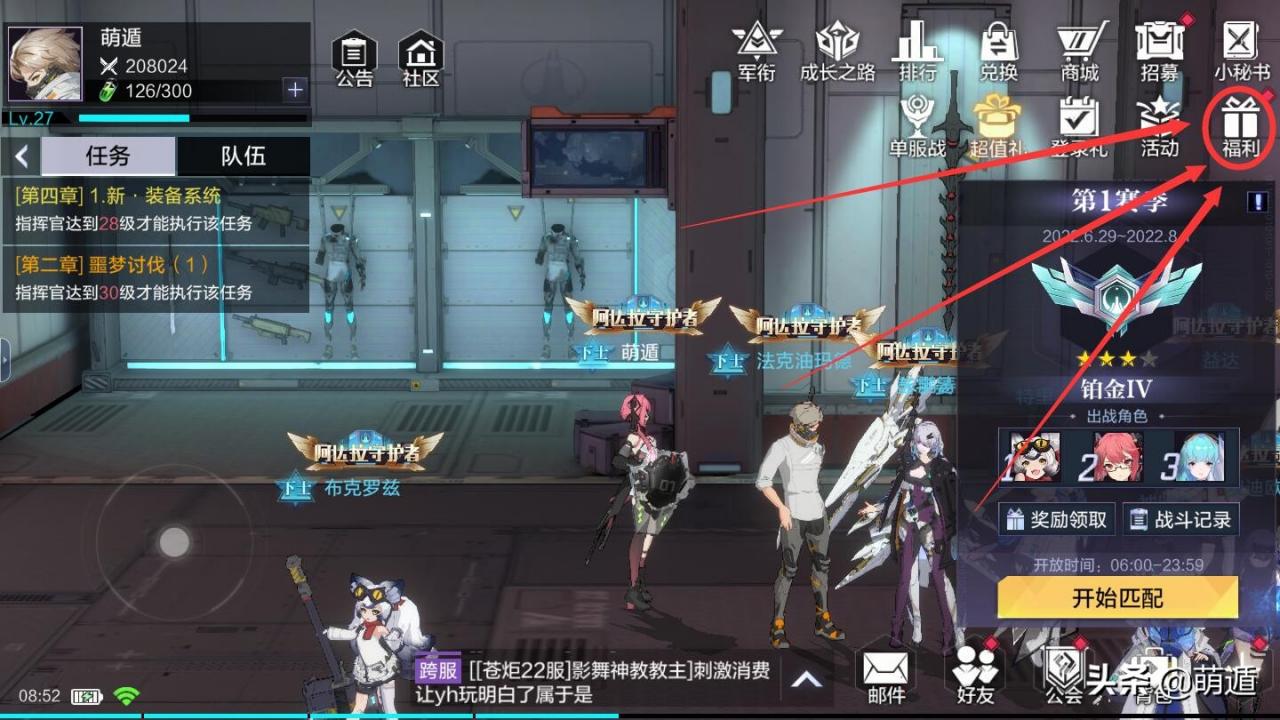
Task: Click the 小秘书 assistant icon
Action: pyautogui.click(x=1240, y=50)
